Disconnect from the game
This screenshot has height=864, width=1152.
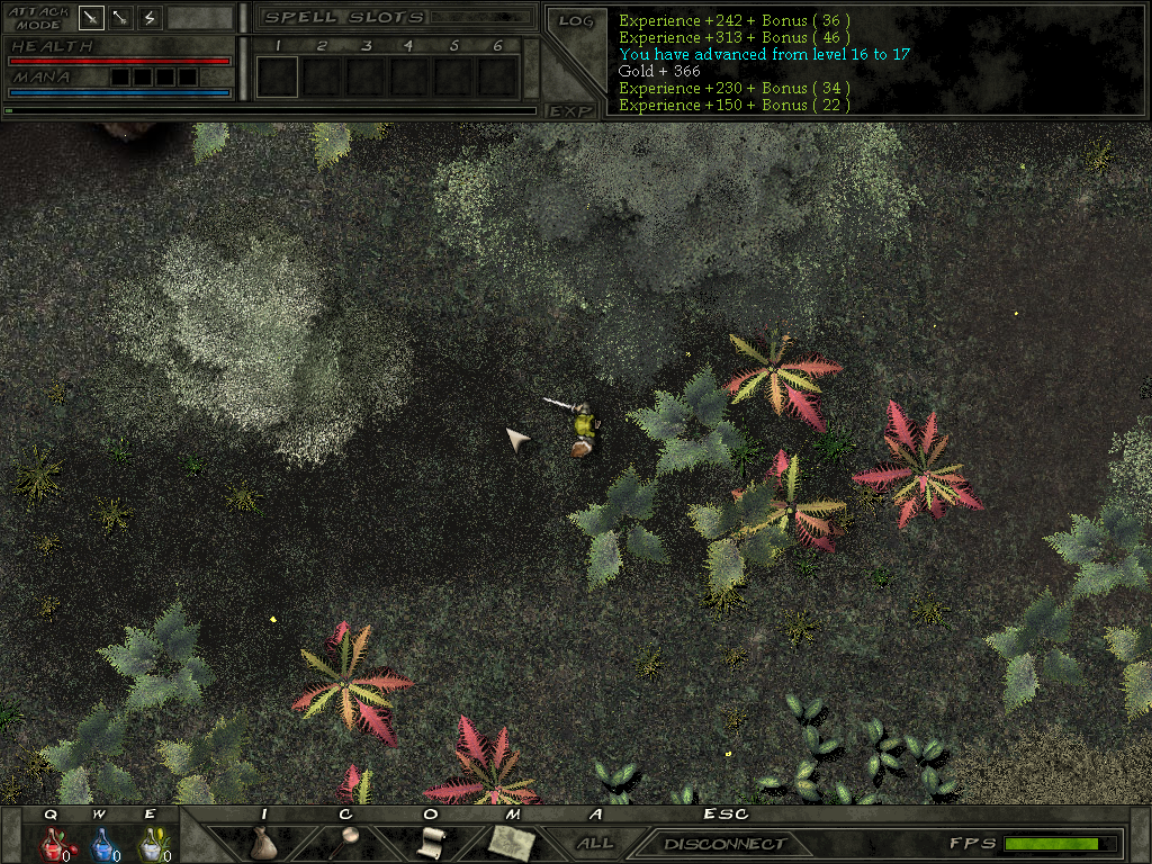pyautogui.click(x=724, y=843)
